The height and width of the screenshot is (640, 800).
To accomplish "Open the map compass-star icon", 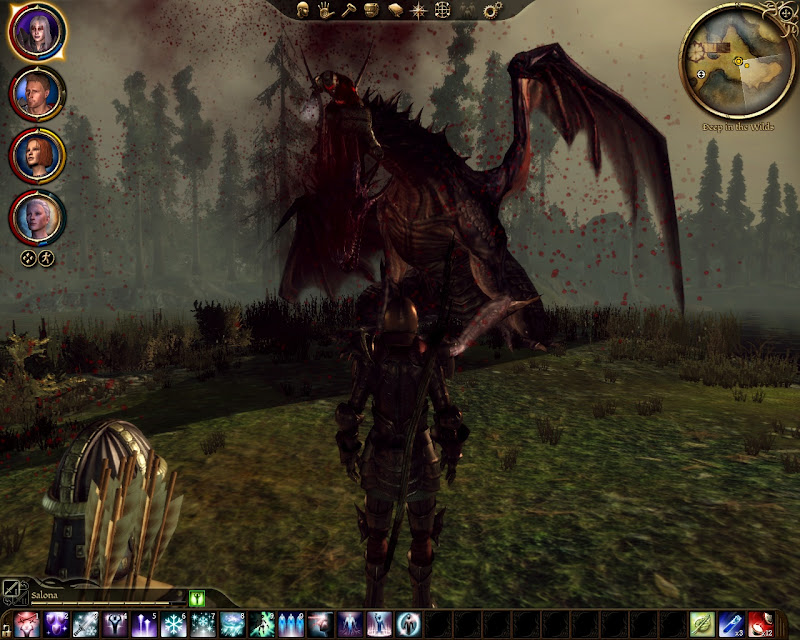I will (x=418, y=10).
